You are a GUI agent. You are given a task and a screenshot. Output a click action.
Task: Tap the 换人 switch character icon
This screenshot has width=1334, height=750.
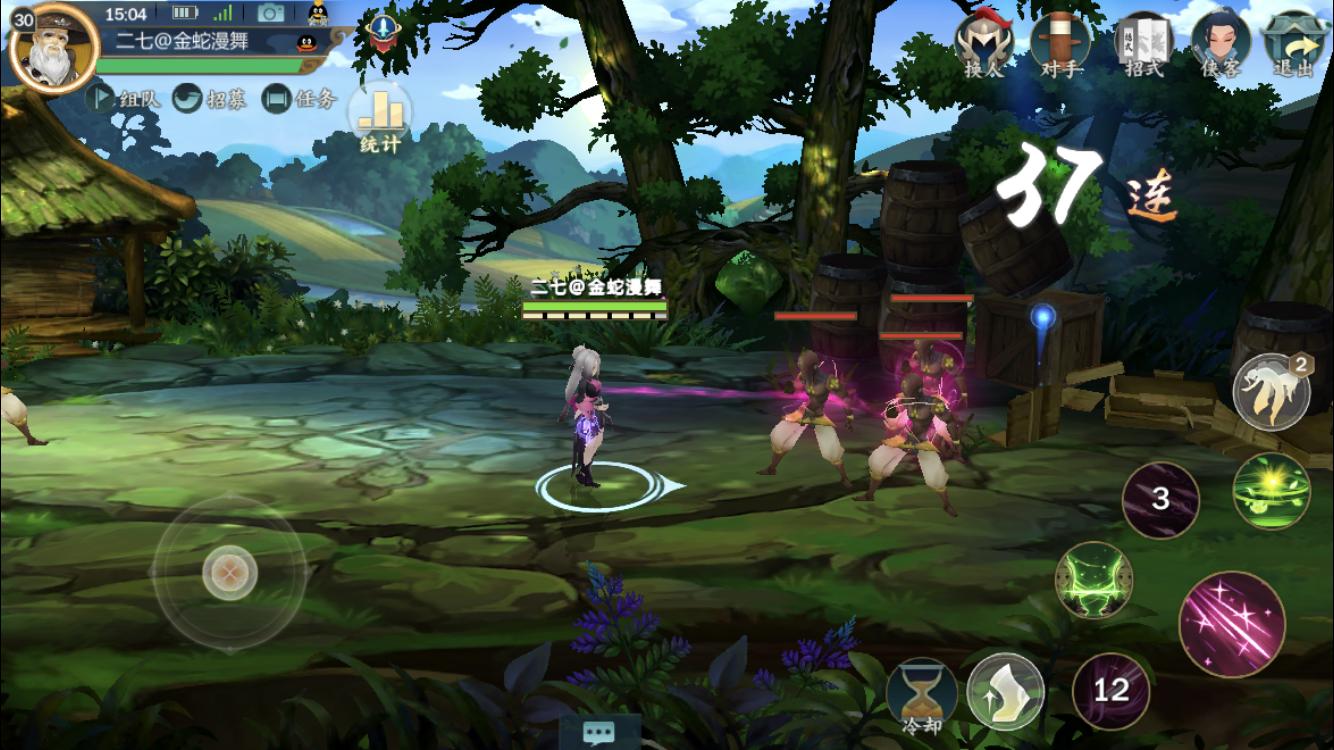(x=985, y=45)
